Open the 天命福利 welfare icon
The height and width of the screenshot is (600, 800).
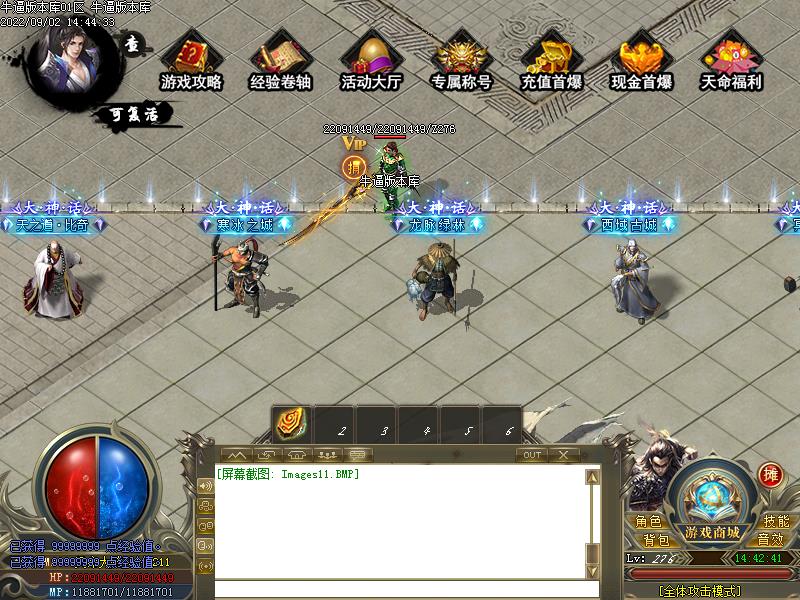tap(731, 61)
